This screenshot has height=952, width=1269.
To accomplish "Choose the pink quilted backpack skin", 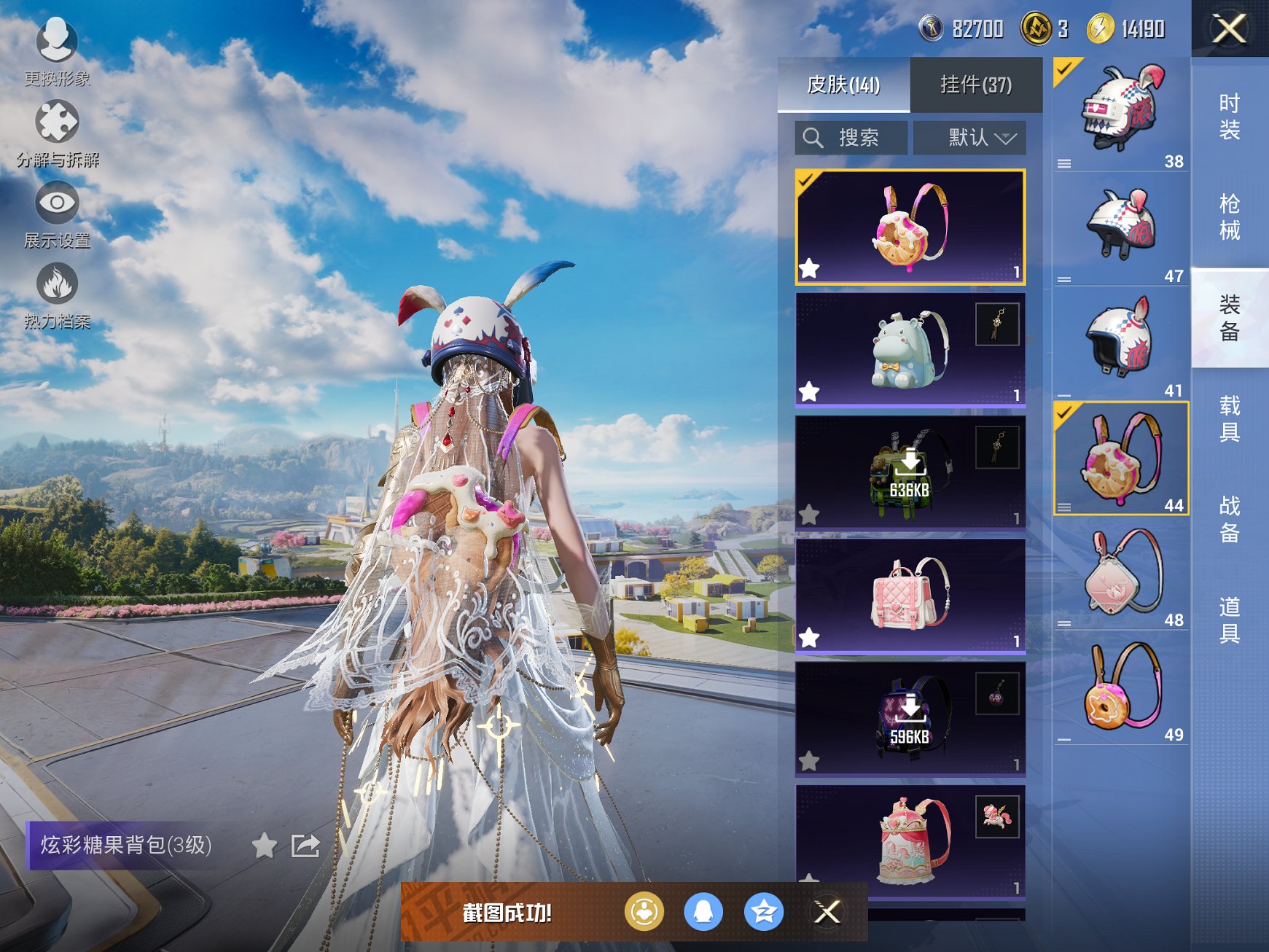I will (910, 596).
